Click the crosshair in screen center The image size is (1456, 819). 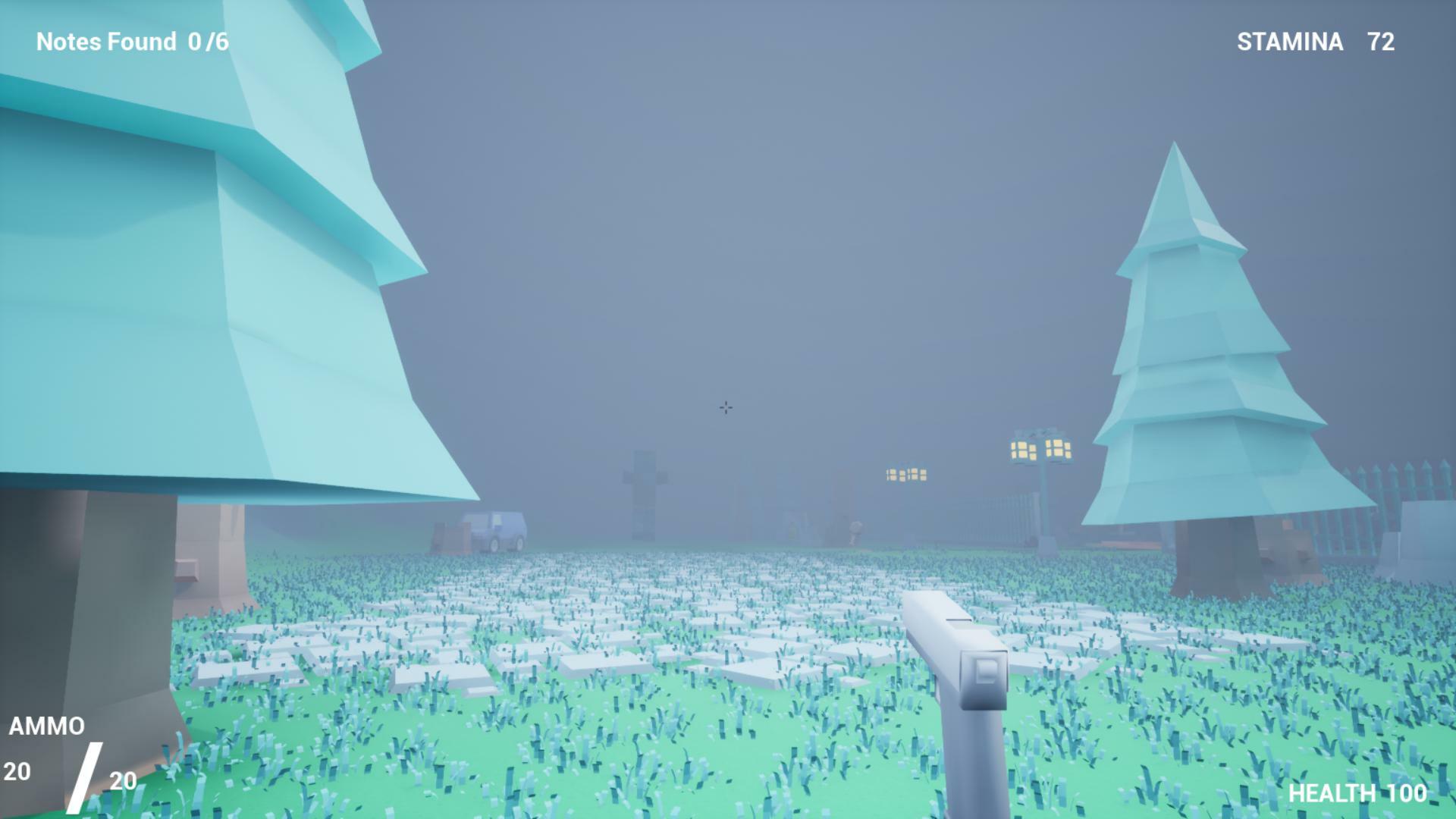point(726,408)
